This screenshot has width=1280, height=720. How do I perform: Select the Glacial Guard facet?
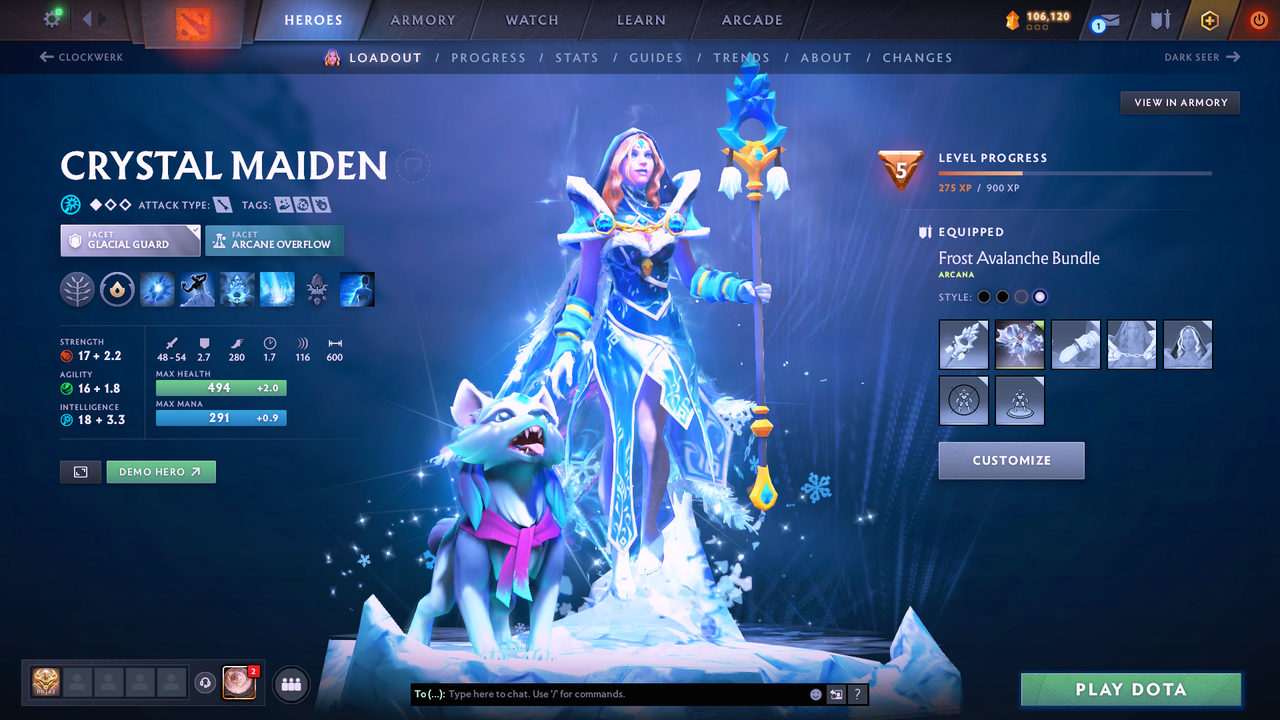pos(129,240)
